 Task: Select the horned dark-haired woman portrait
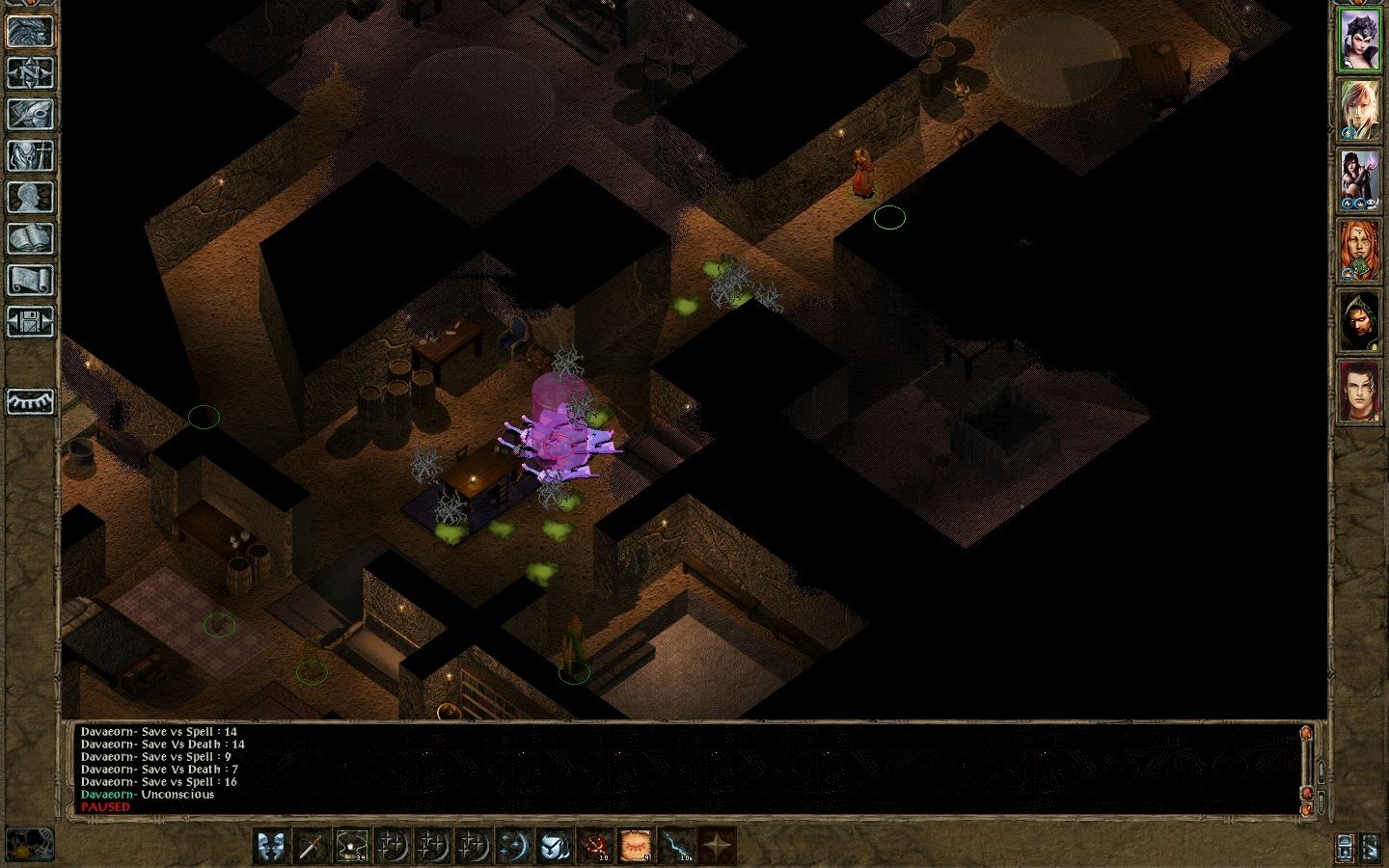click(x=1358, y=41)
